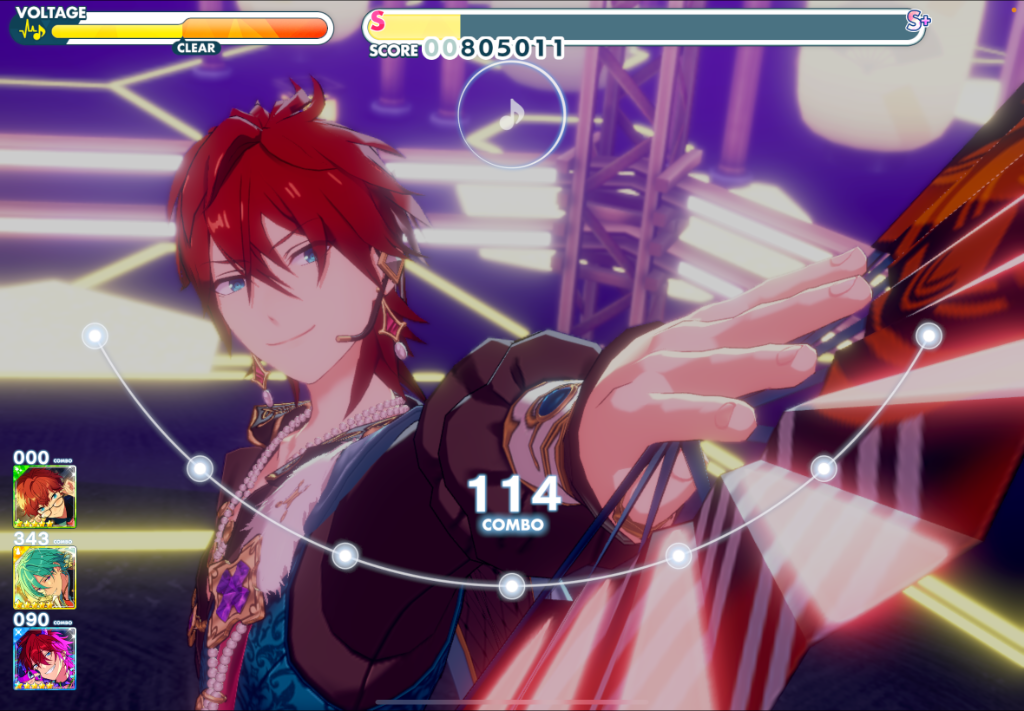
Task: Tap the middle node of the tap arc
Action: tap(512, 585)
